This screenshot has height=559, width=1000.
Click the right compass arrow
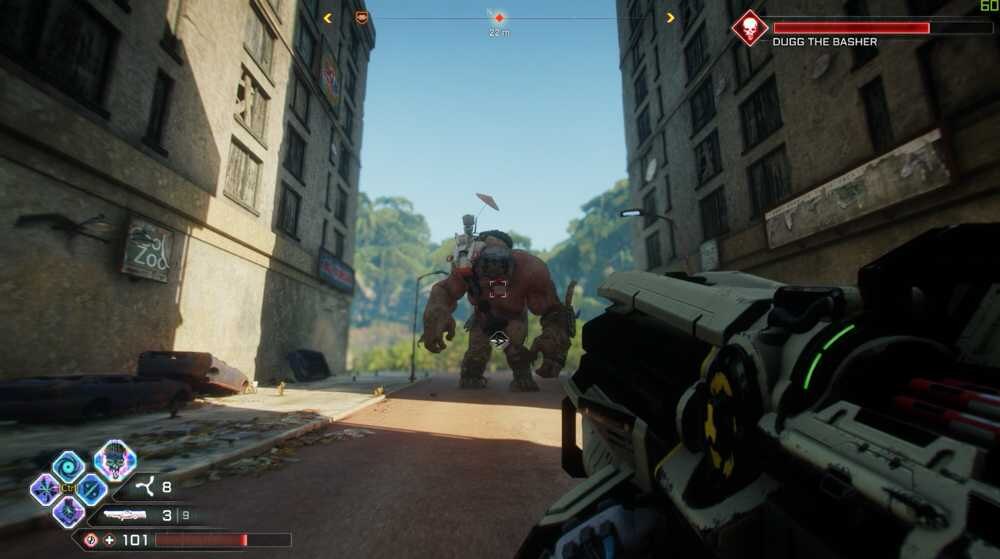pos(670,17)
